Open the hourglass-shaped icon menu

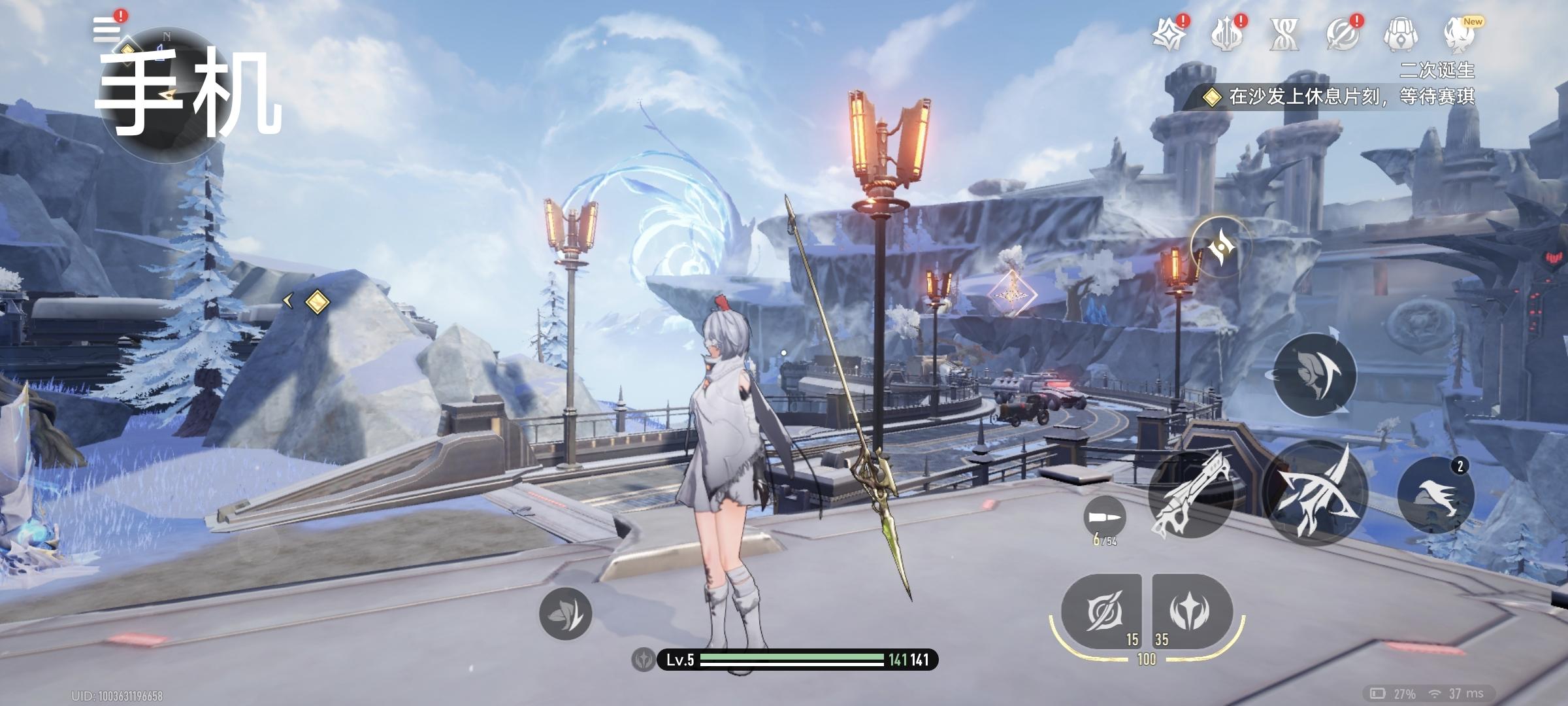point(1284,35)
